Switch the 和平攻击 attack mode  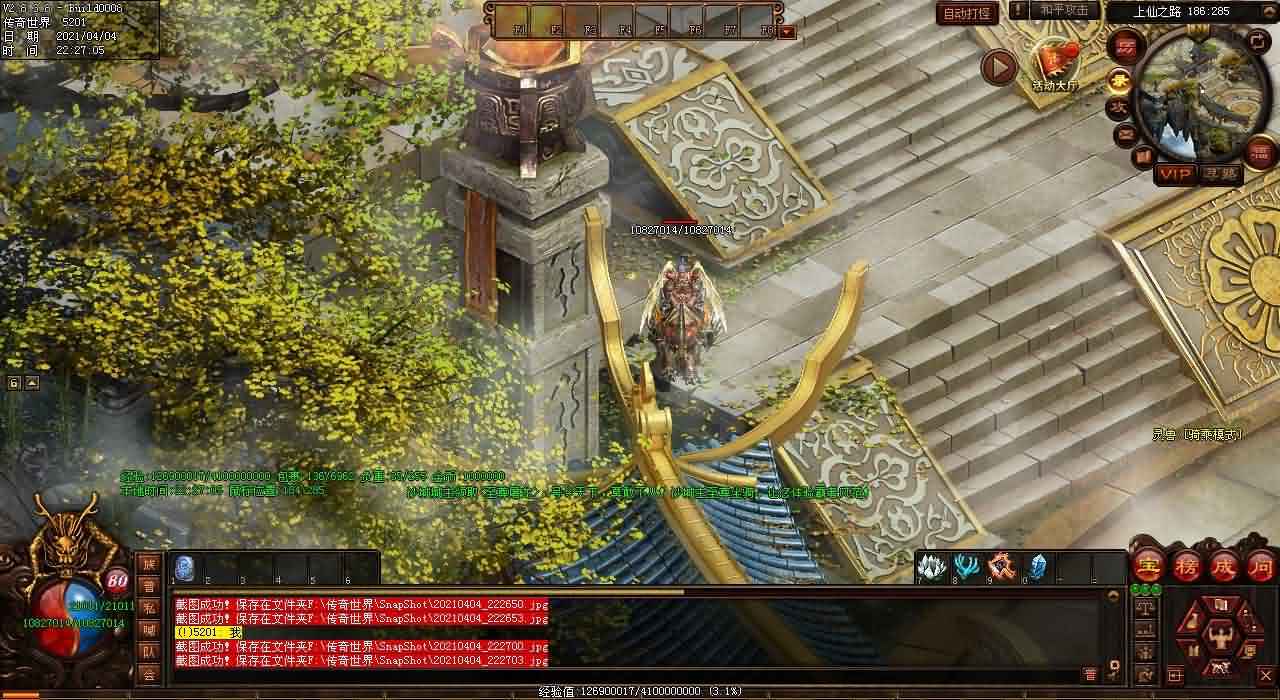[1063, 10]
